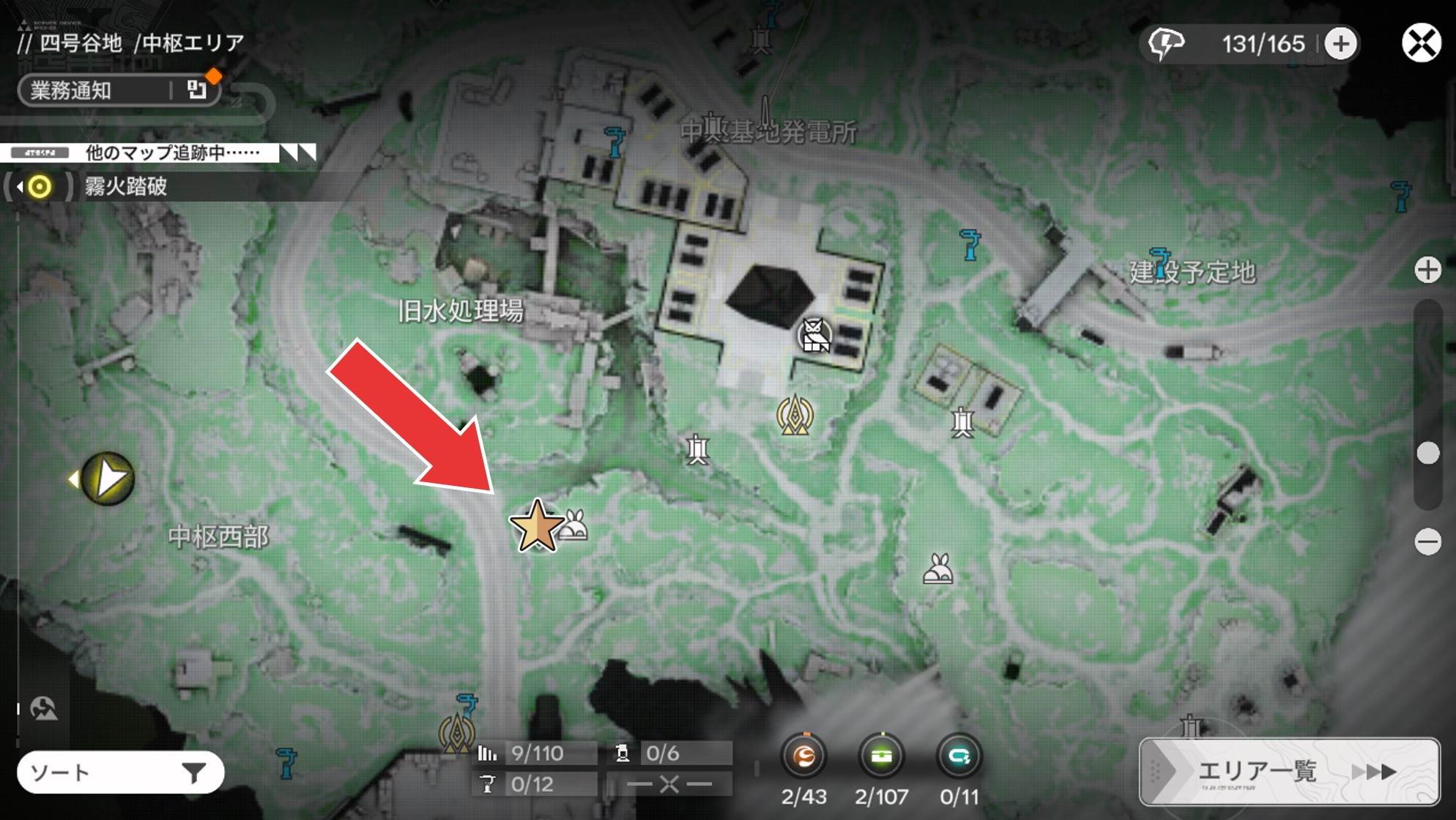
Task: Select the yellow player direction marker
Action: pyautogui.click(x=108, y=479)
